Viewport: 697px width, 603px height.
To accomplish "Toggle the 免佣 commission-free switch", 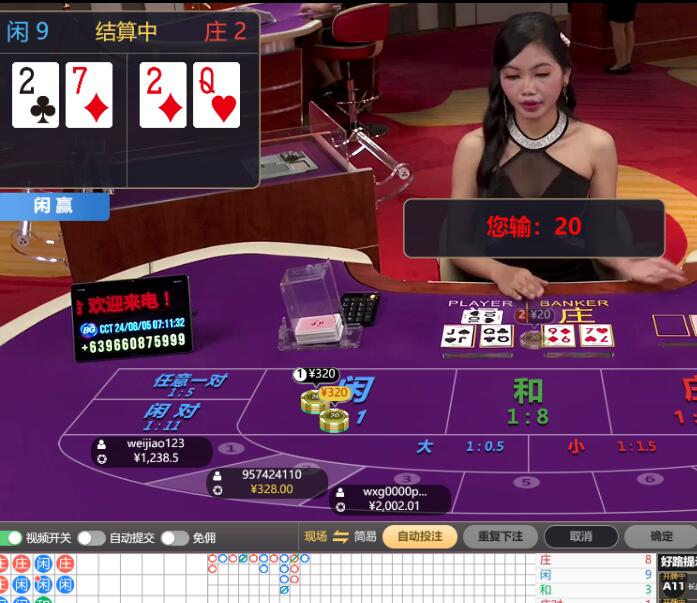I will pyautogui.click(x=174, y=538).
